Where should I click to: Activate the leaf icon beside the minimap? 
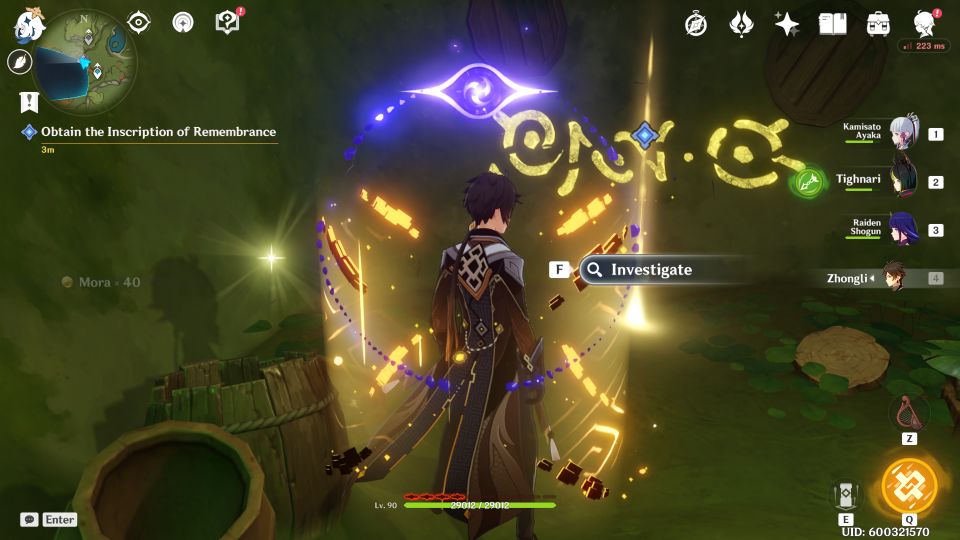point(19,62)
